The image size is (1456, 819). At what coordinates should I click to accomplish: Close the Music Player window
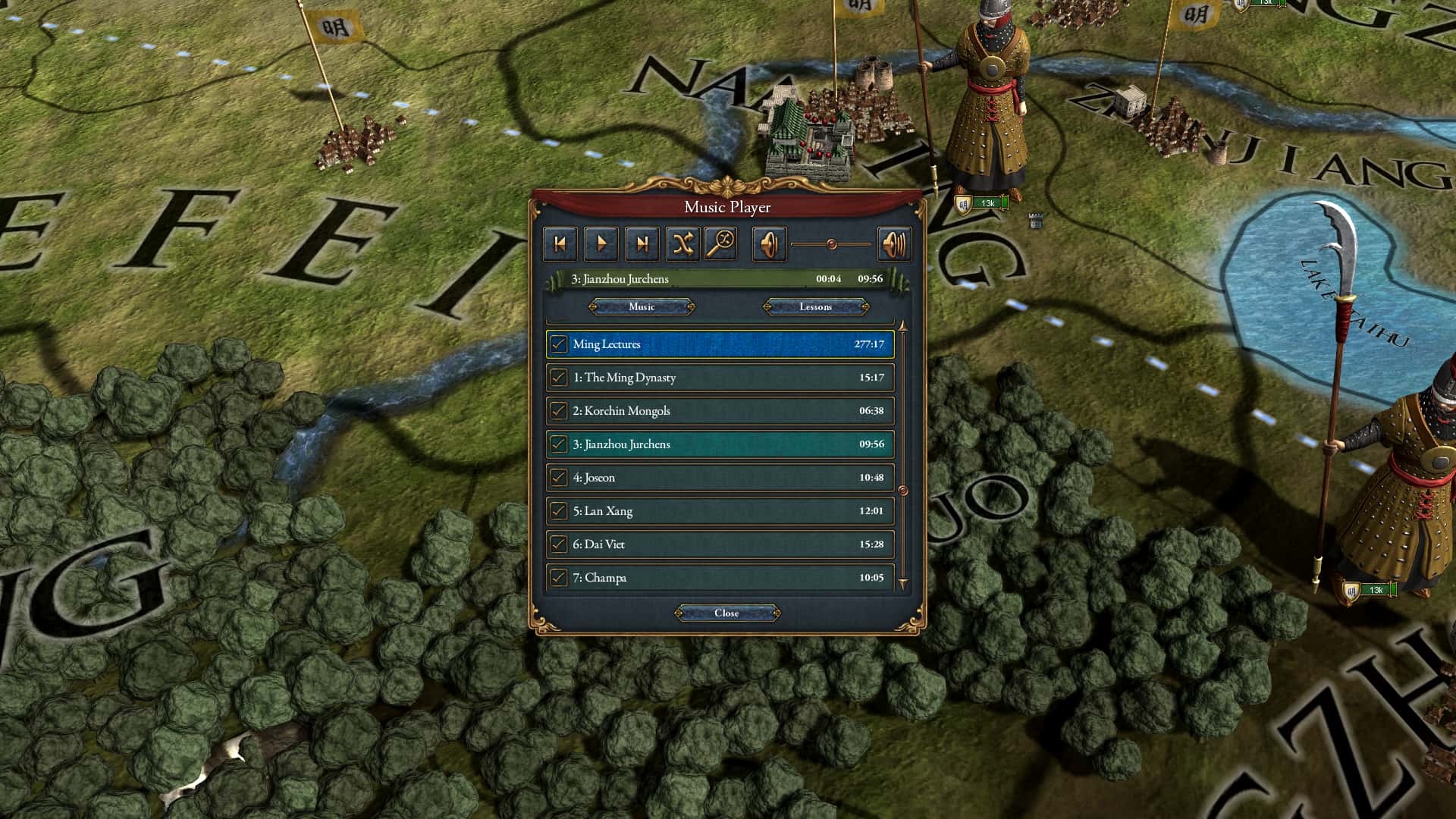point(726,613)
